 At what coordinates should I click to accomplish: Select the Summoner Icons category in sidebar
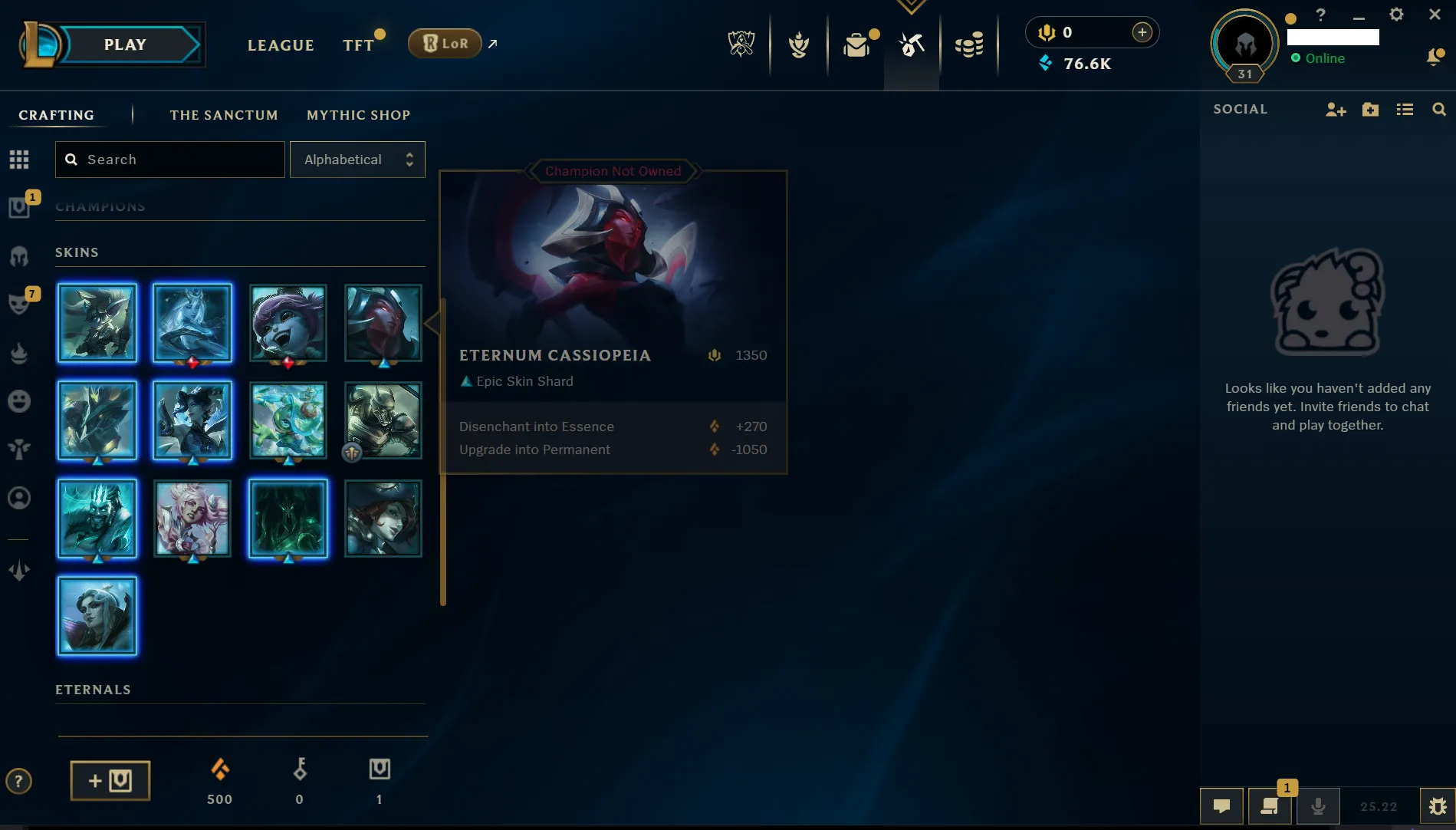click(19, 498)
